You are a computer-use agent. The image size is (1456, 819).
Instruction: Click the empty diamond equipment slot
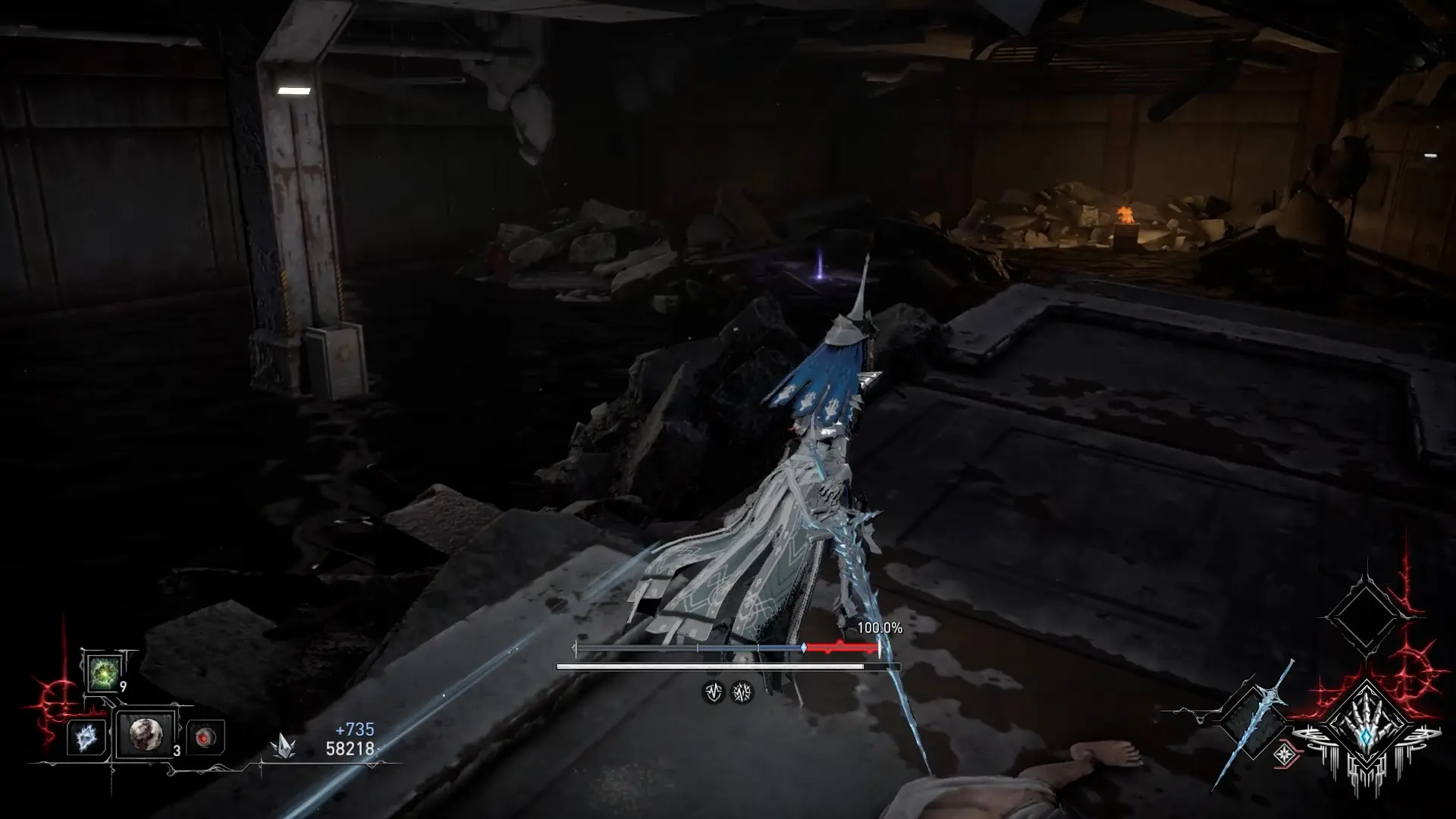coord(1365,616)
